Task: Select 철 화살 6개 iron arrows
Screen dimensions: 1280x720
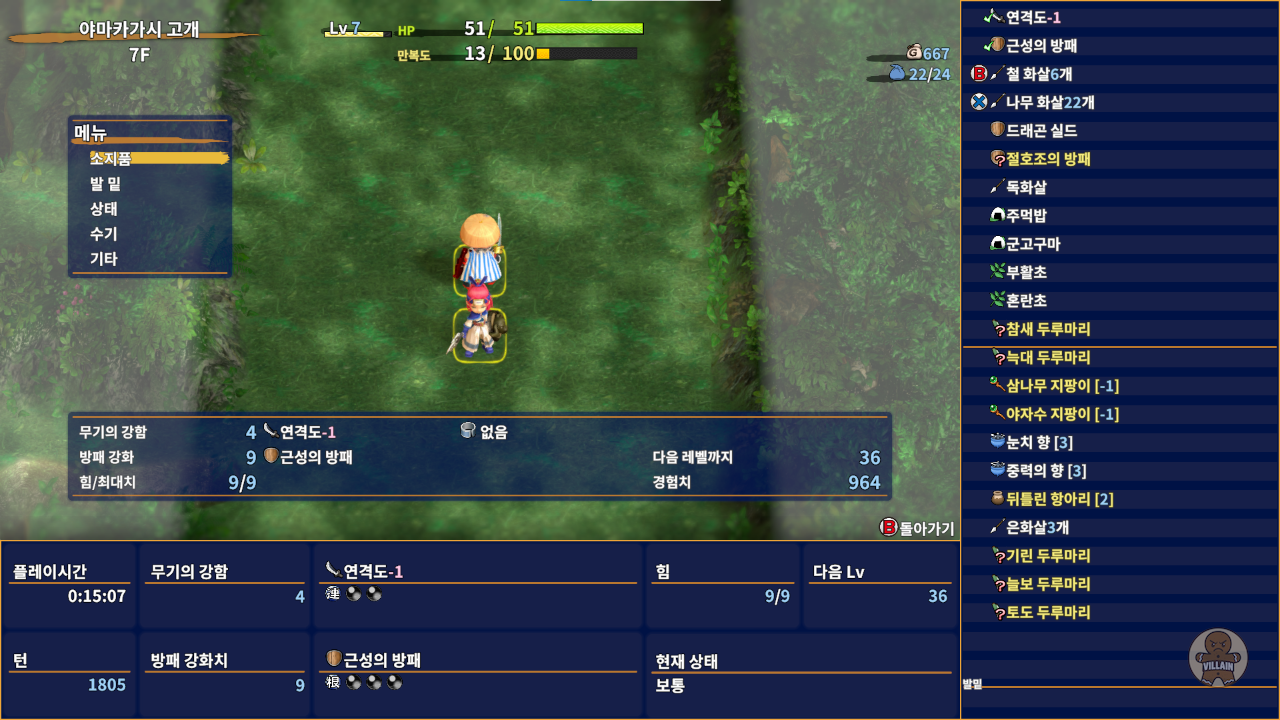Action: point(1038,74)
